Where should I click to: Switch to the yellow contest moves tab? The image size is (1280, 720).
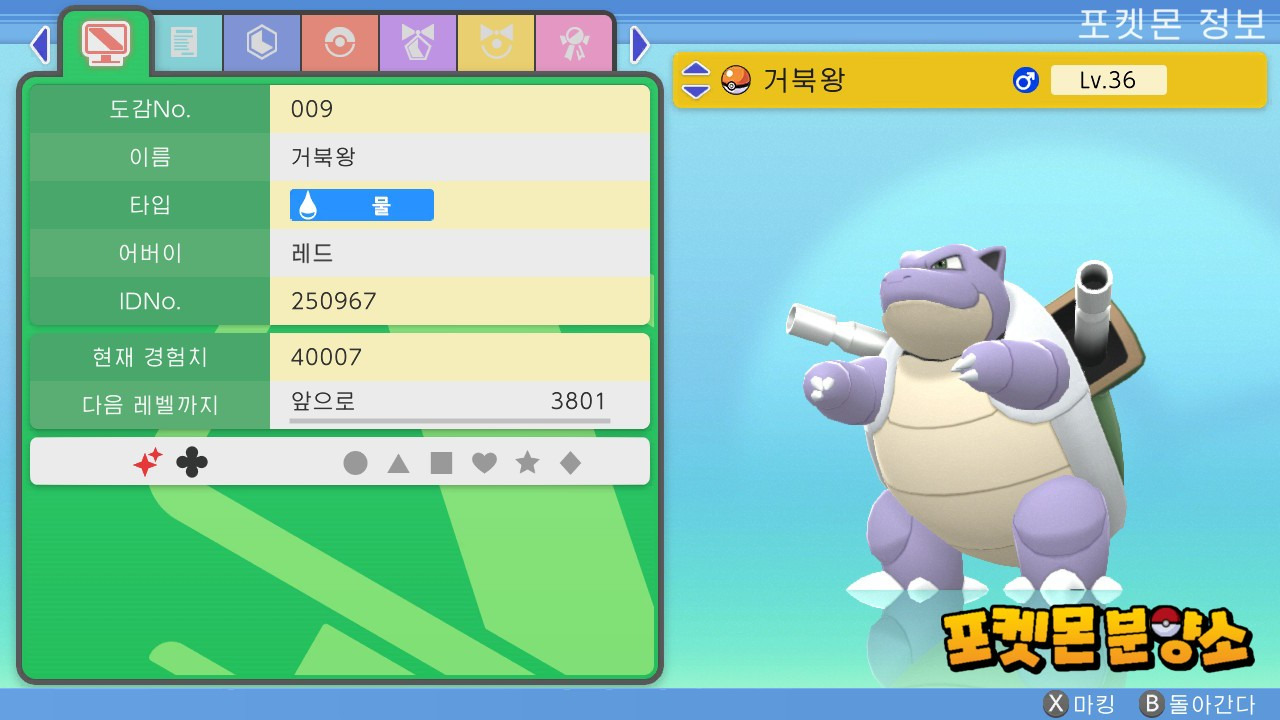click(496, 43)
